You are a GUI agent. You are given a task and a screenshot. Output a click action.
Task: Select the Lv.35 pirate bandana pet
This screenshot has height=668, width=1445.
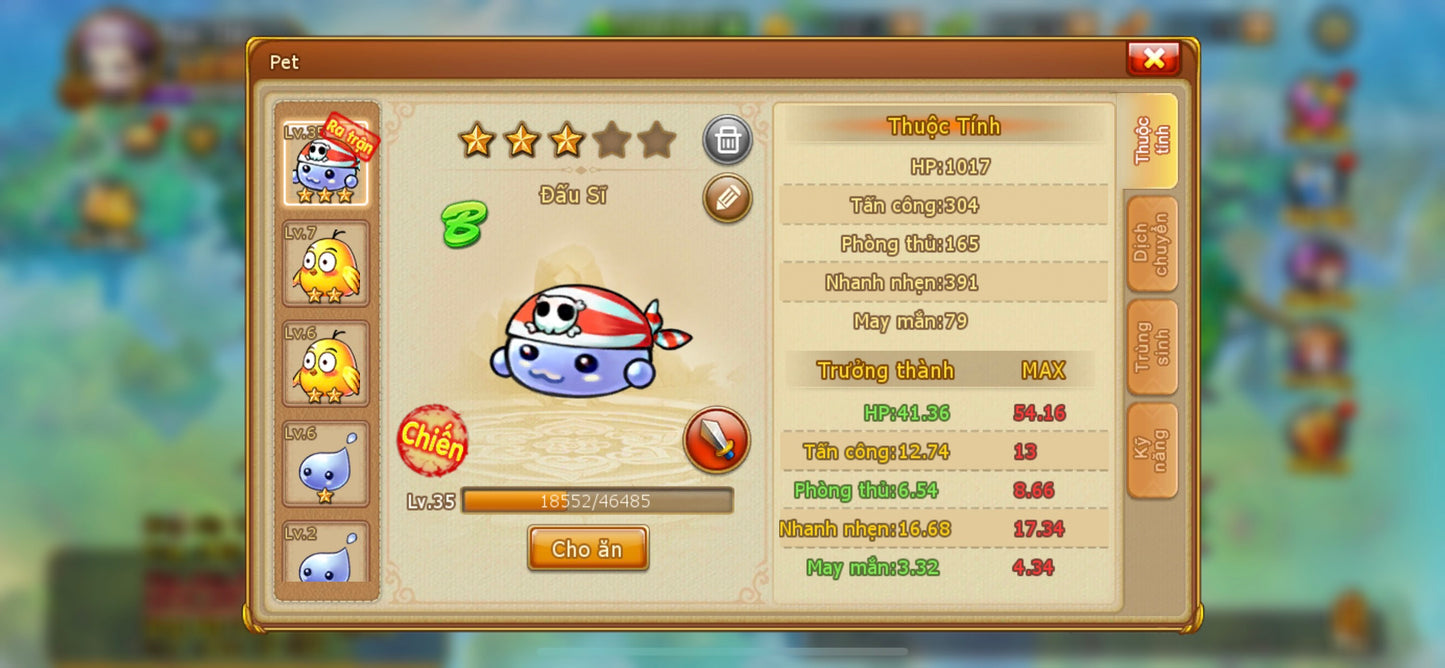click(325, 163)
